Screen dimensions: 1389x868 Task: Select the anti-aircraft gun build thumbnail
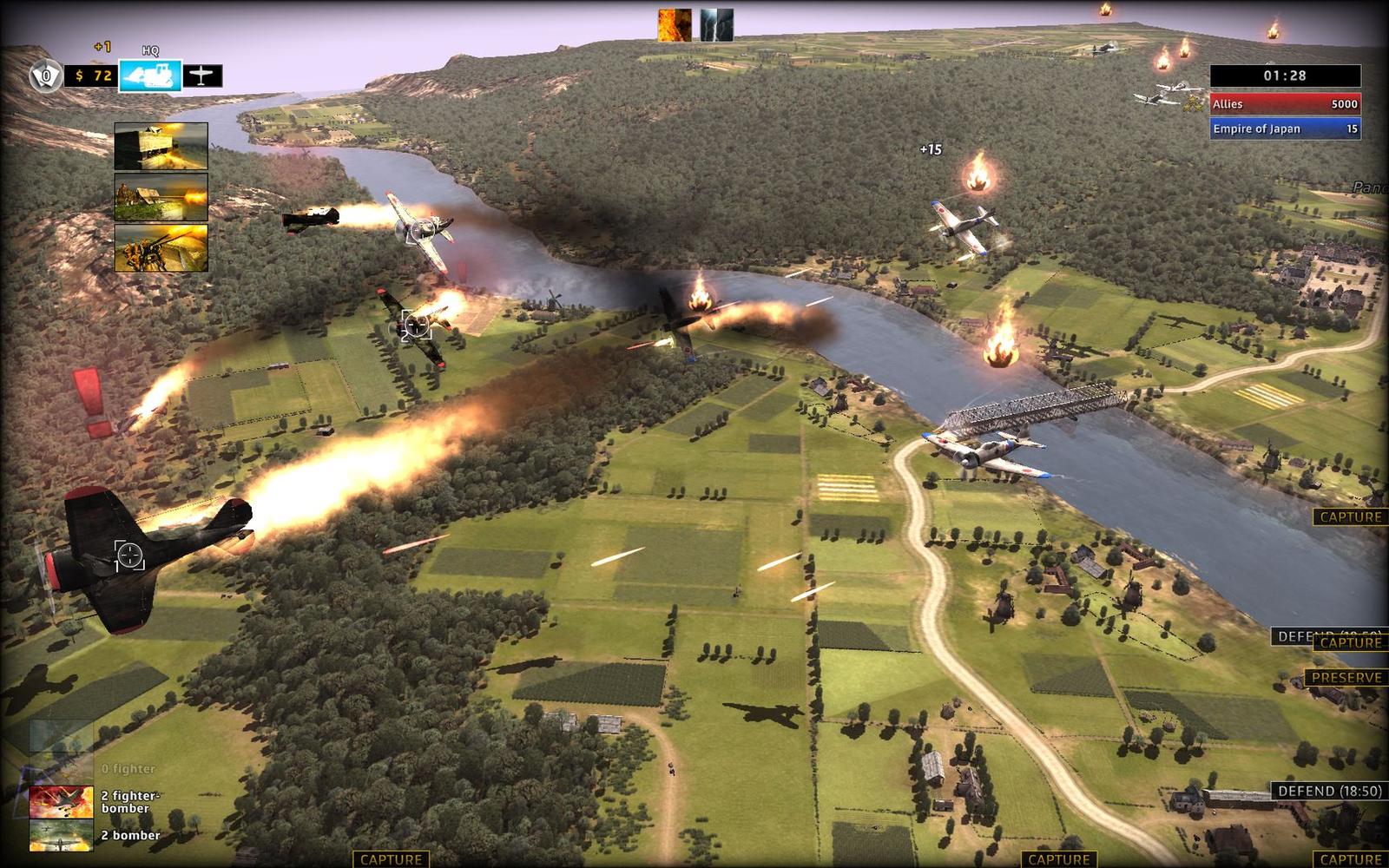161,248
